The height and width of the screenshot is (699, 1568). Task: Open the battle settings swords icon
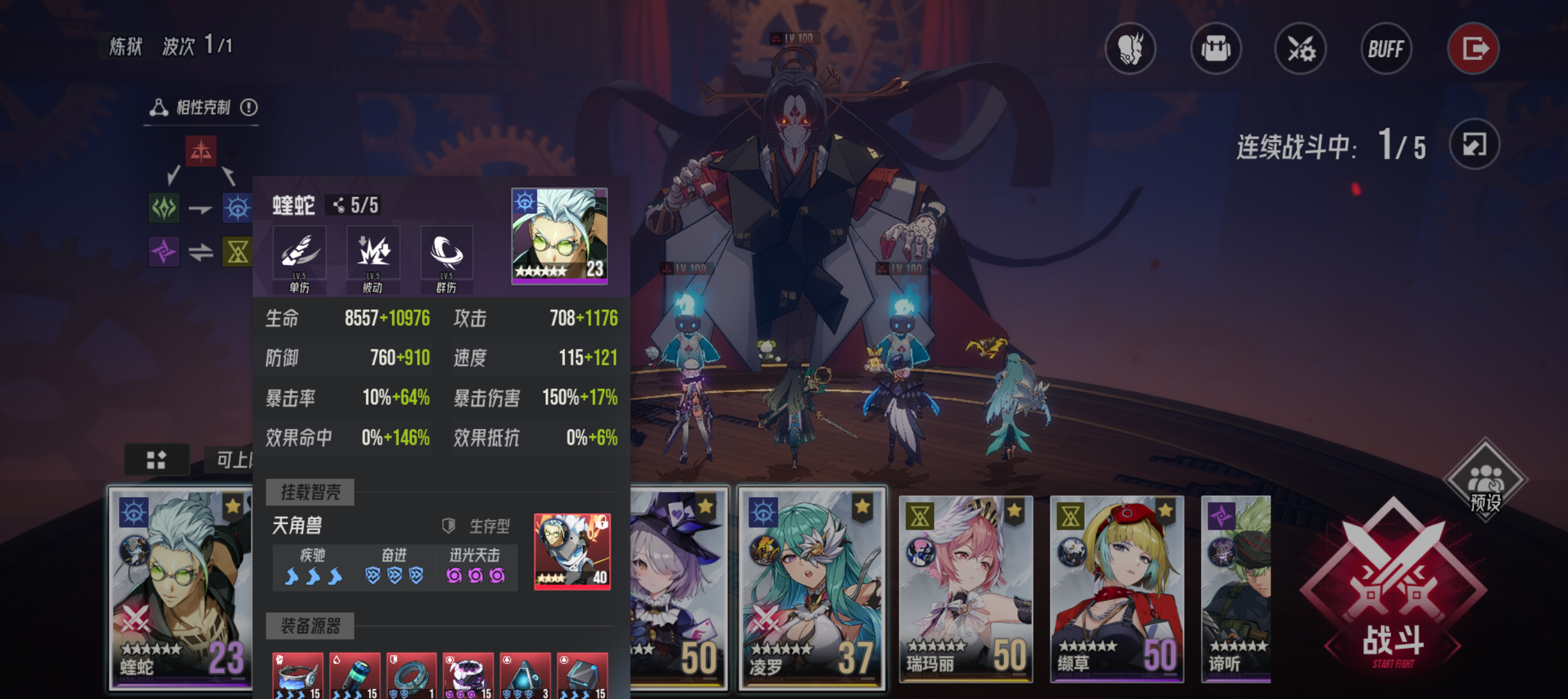(1301, 49)
